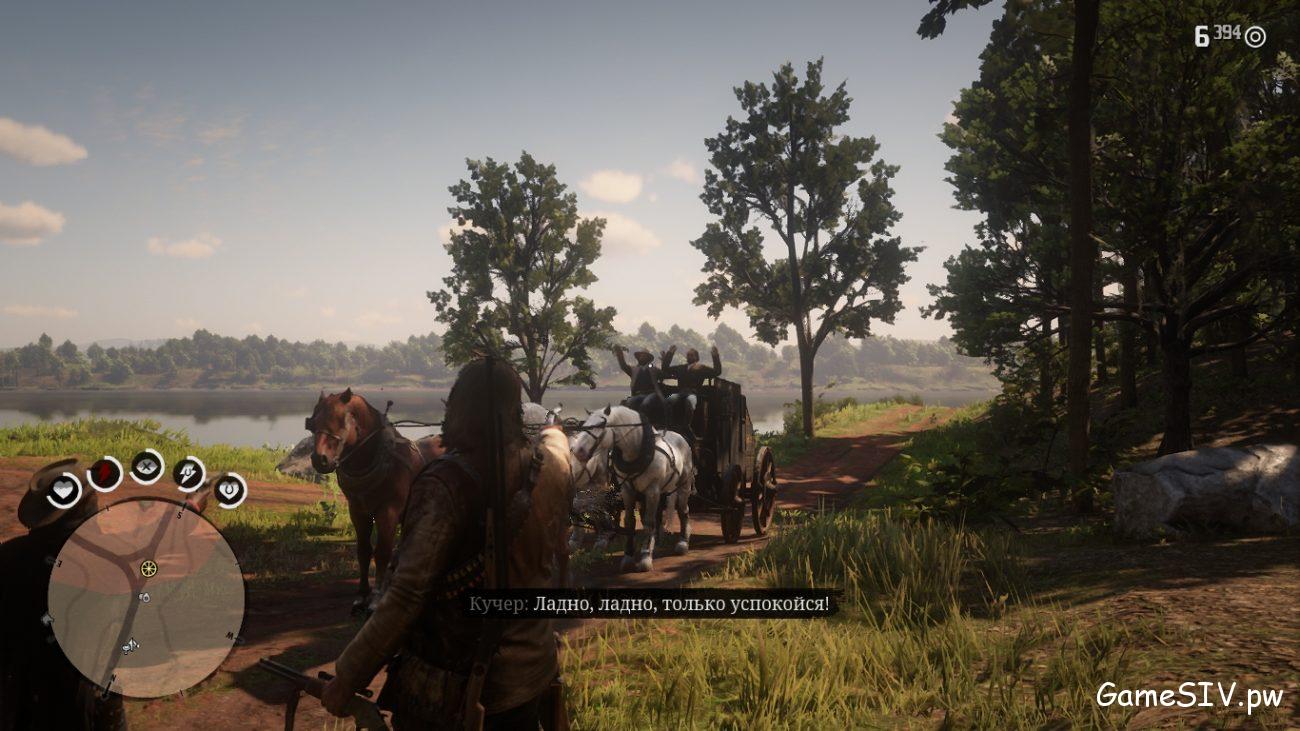Select the horse stamina lightning core icon
This screenshot has width=1300, height=731.
187,475
